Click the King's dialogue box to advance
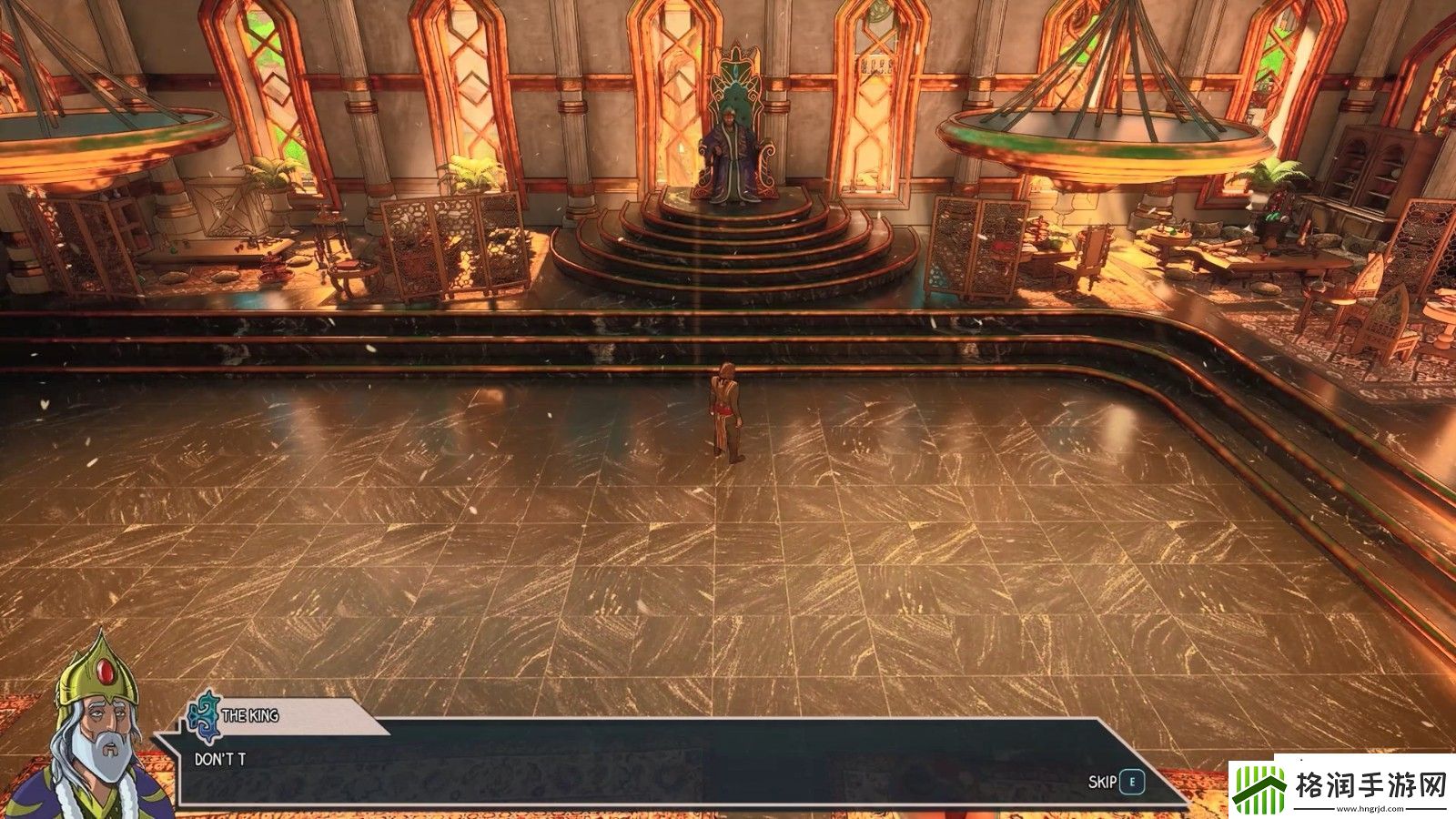Viewport: 1456px width, 819px height. click(637, 763)
